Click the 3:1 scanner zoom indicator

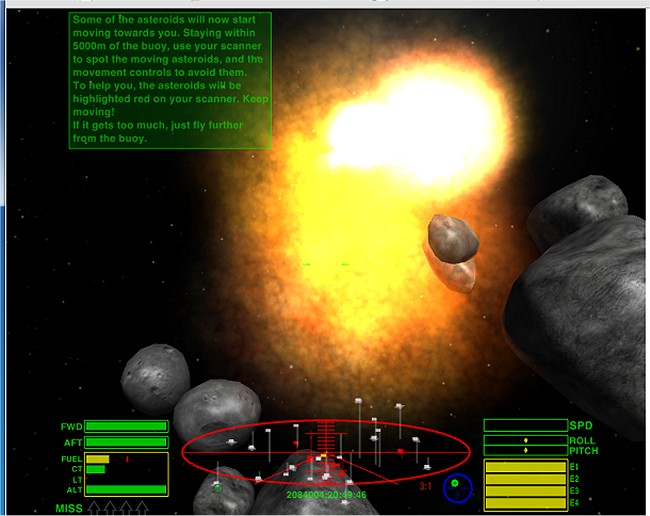[425, 487]
